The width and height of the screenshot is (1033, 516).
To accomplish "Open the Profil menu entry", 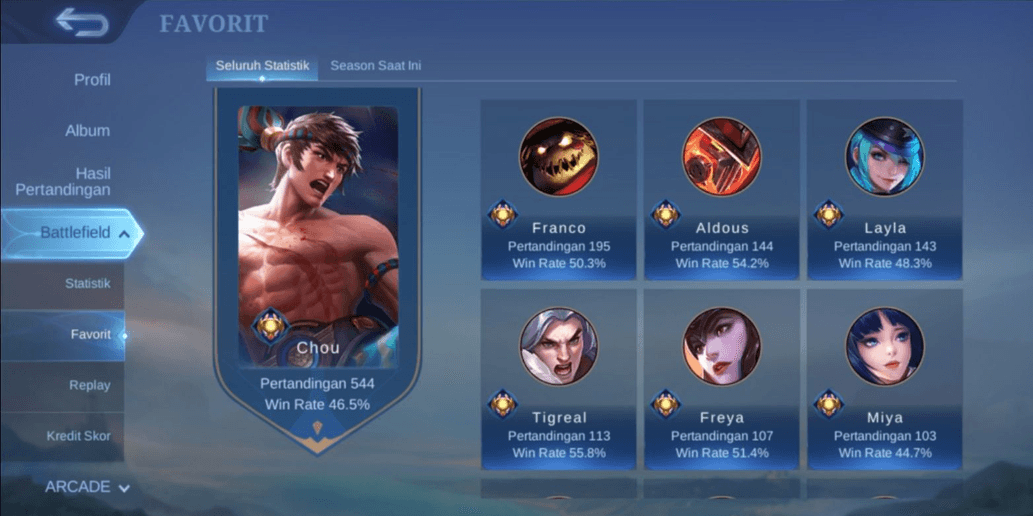I will [x=92, y=80].
